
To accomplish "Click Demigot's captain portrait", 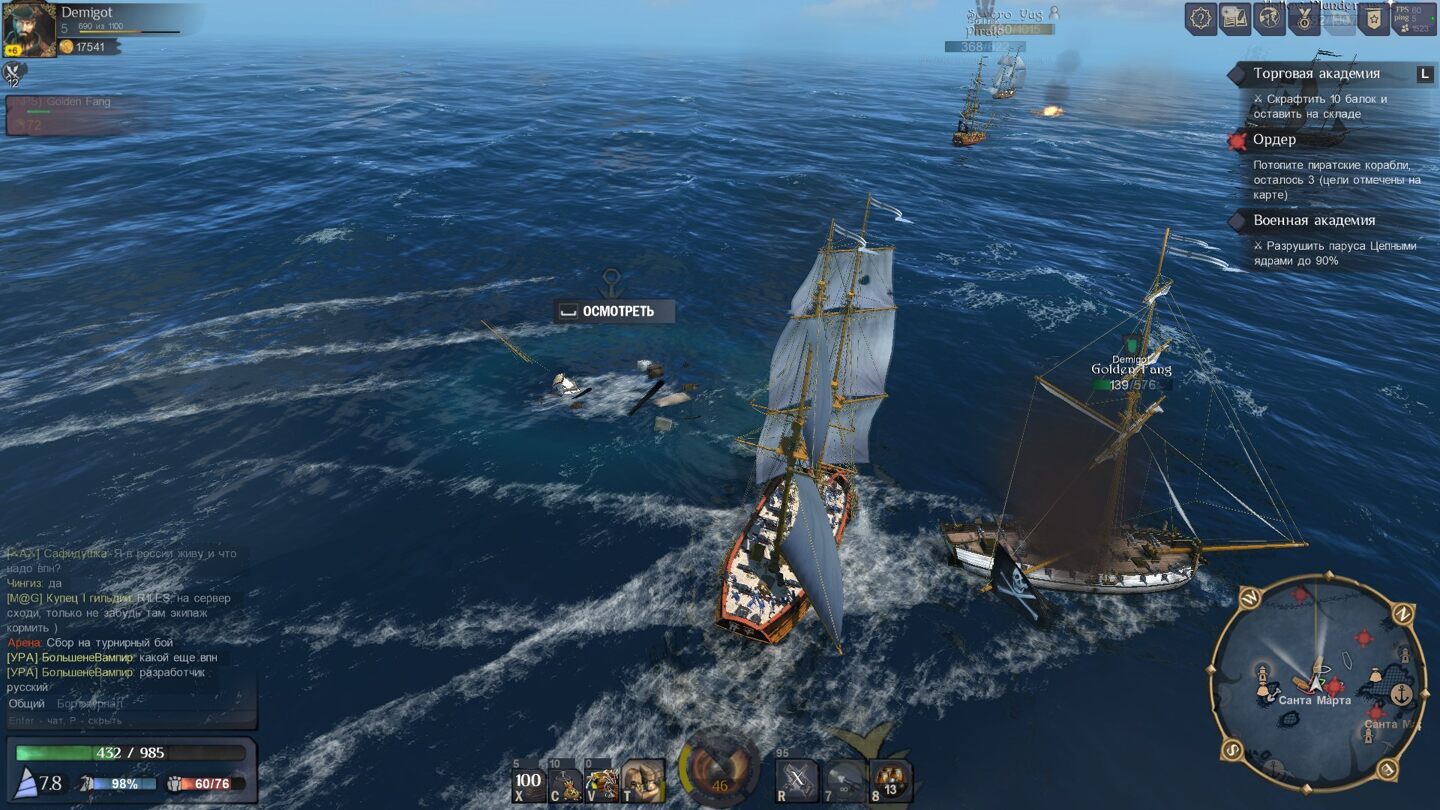I will pos(28,29).
